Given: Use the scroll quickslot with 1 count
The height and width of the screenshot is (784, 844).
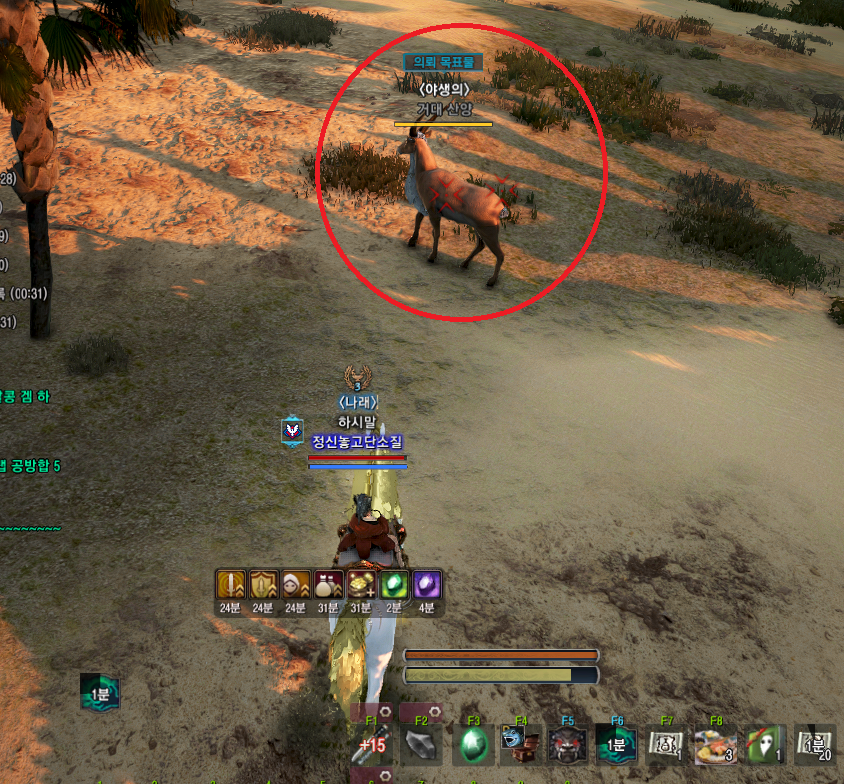Looking at the screenshot, I should [666, 745].
